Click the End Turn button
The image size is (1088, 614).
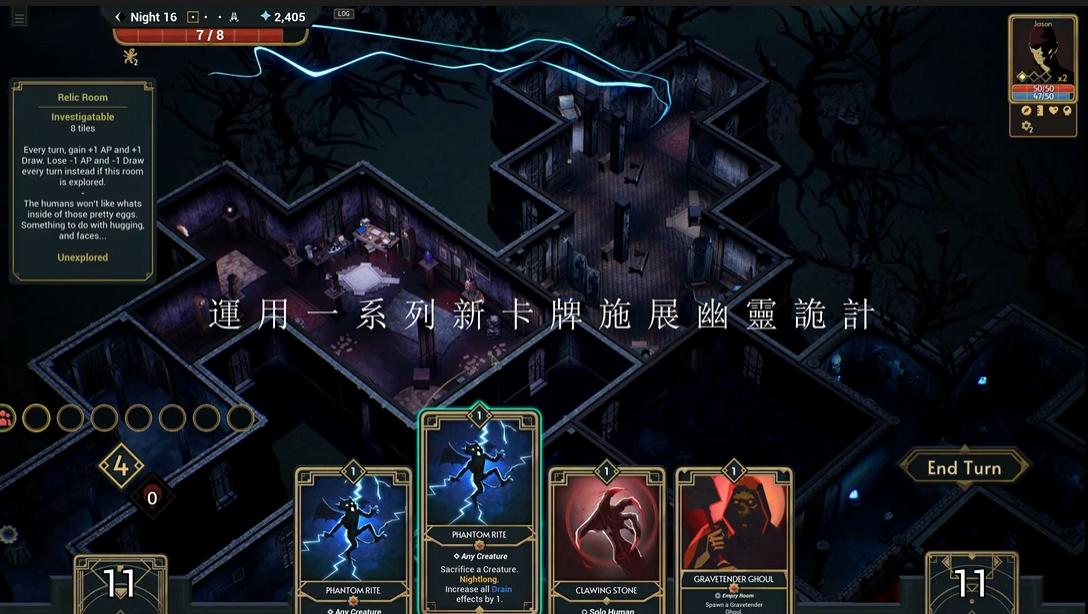tap(963, 467)
